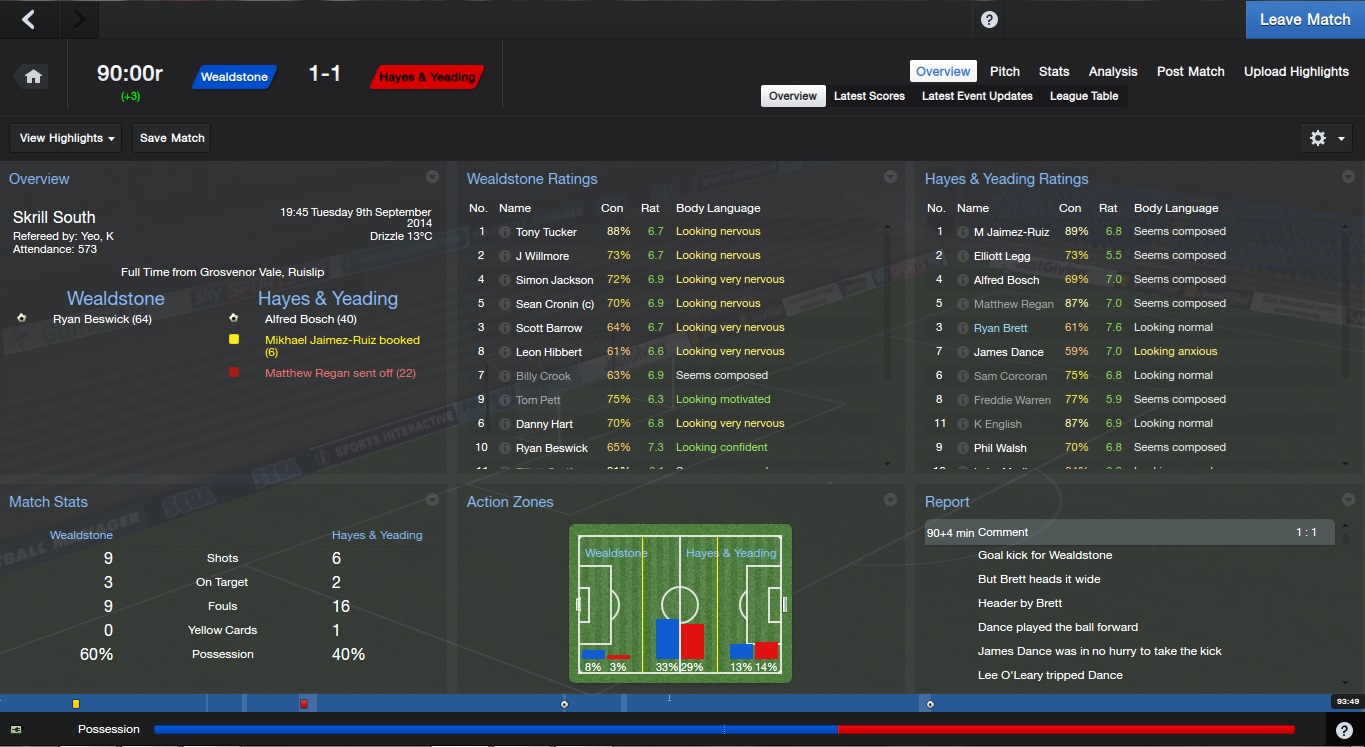Image resolution: width=1365 pixels, height=747 pixels.
Task: Show the Post Match tab
Action: [x=1190, y=71]
